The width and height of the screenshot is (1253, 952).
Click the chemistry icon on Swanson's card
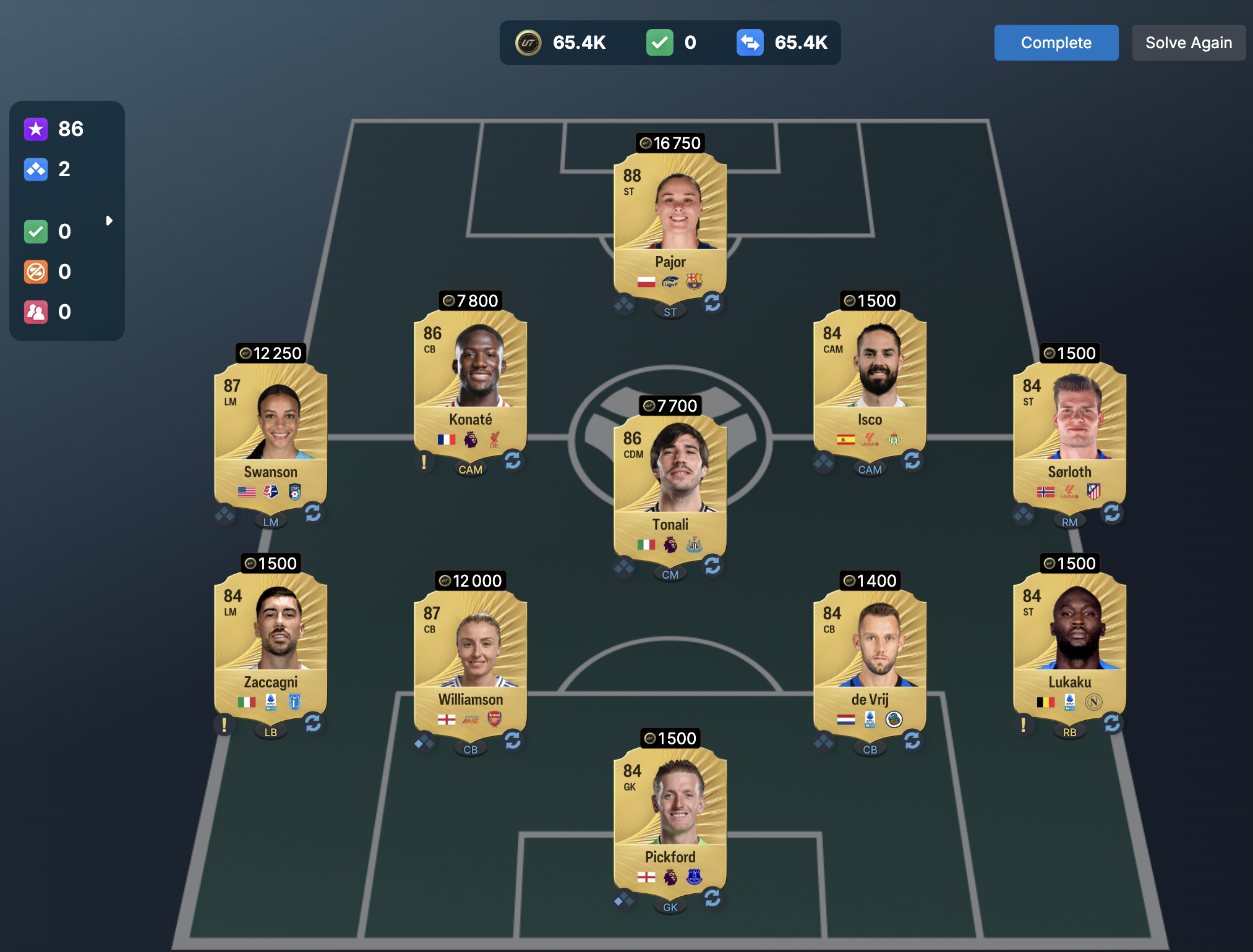pyautogui.click(x=224, y=514)
